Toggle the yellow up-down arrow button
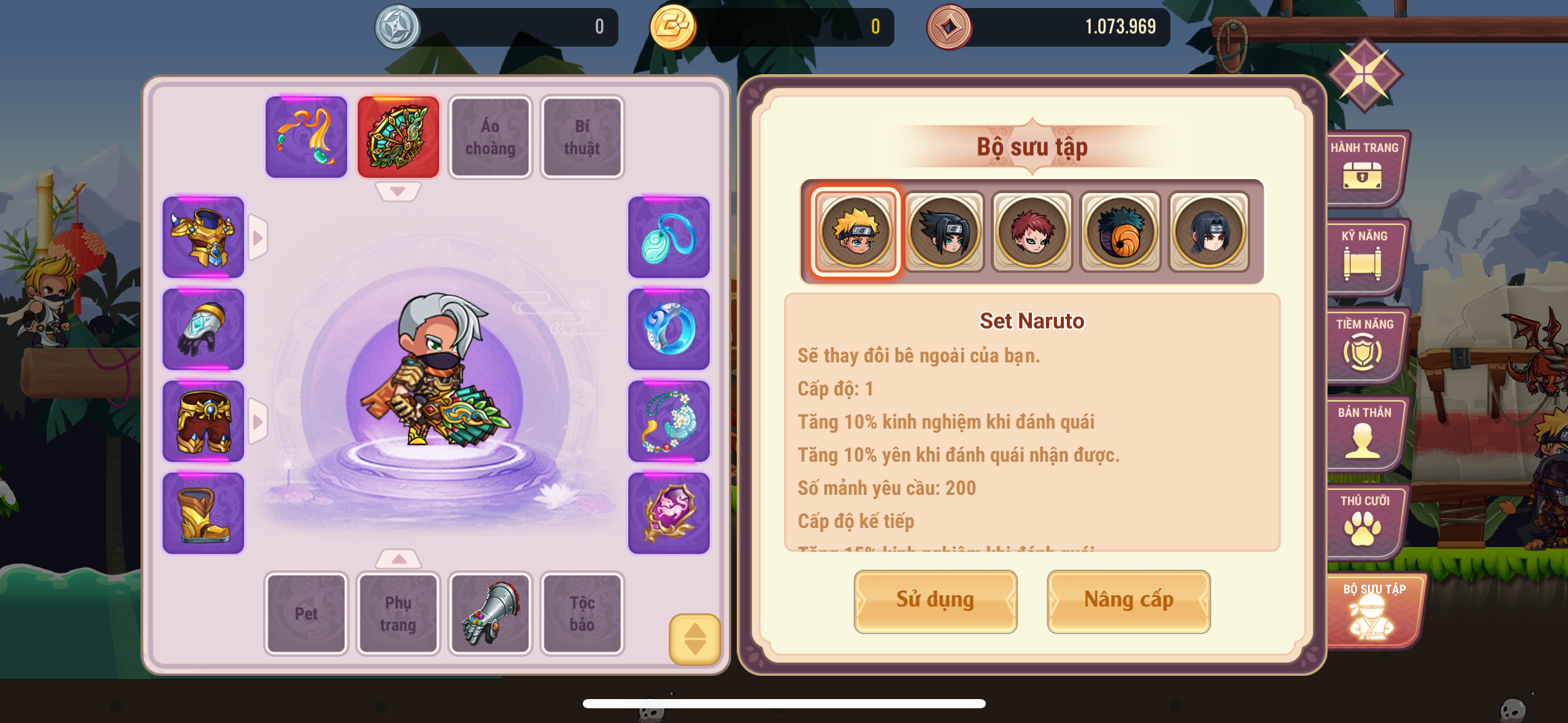This screenshot has width=1568, height=723. pos(694,639)
